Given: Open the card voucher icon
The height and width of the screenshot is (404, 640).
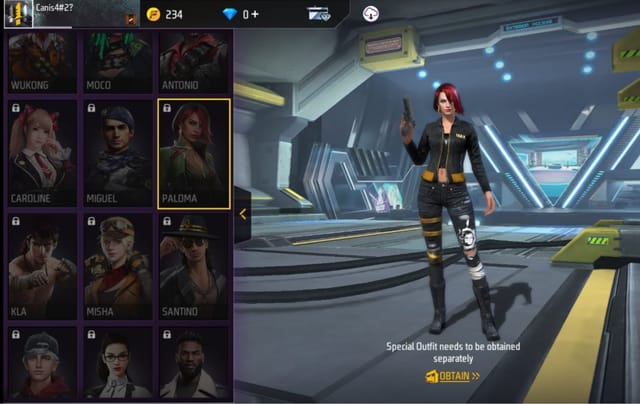Looking at the screenshot, I should coord(319,14).
